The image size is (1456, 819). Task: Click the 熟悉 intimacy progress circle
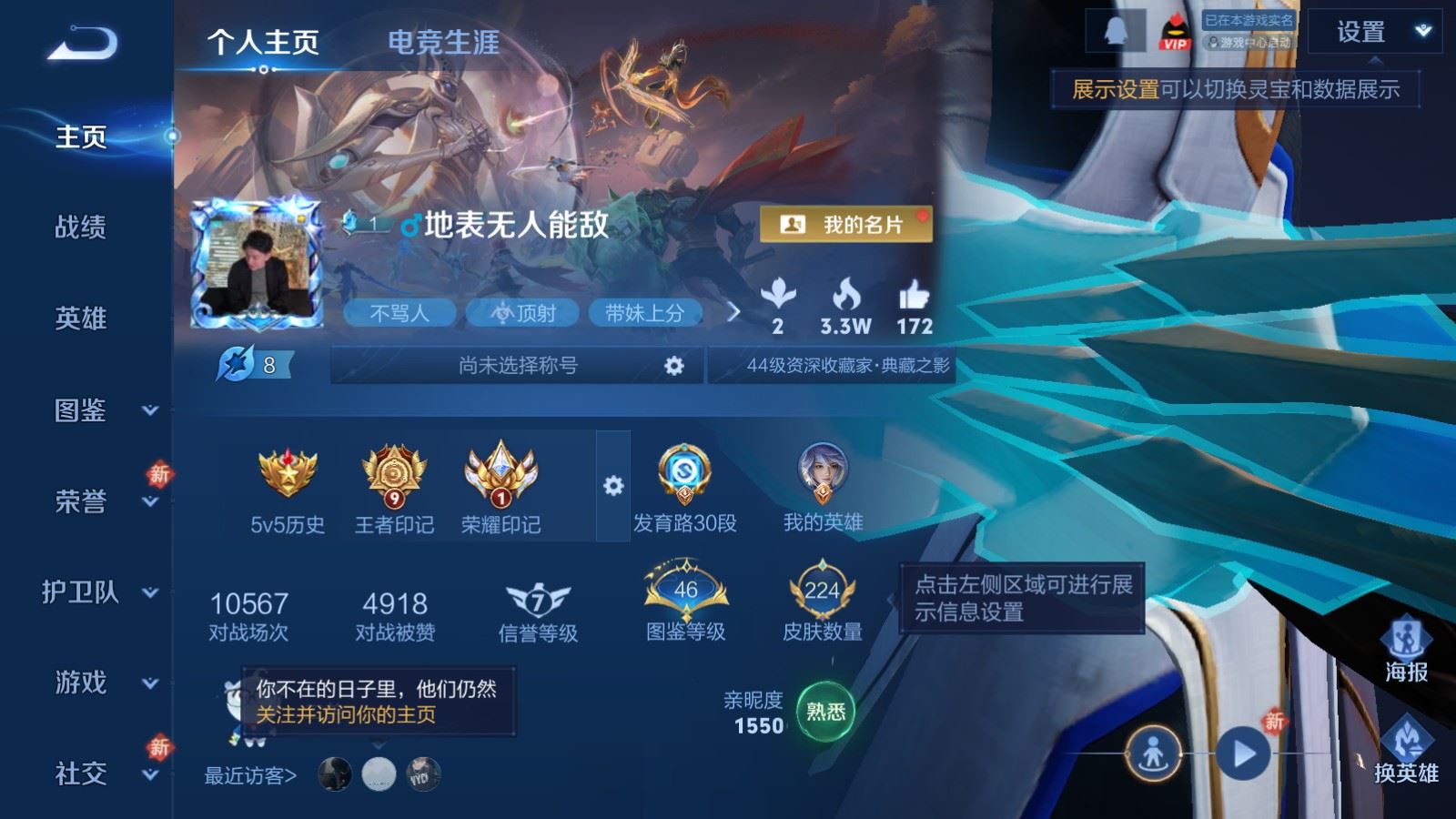coord(826,713)
